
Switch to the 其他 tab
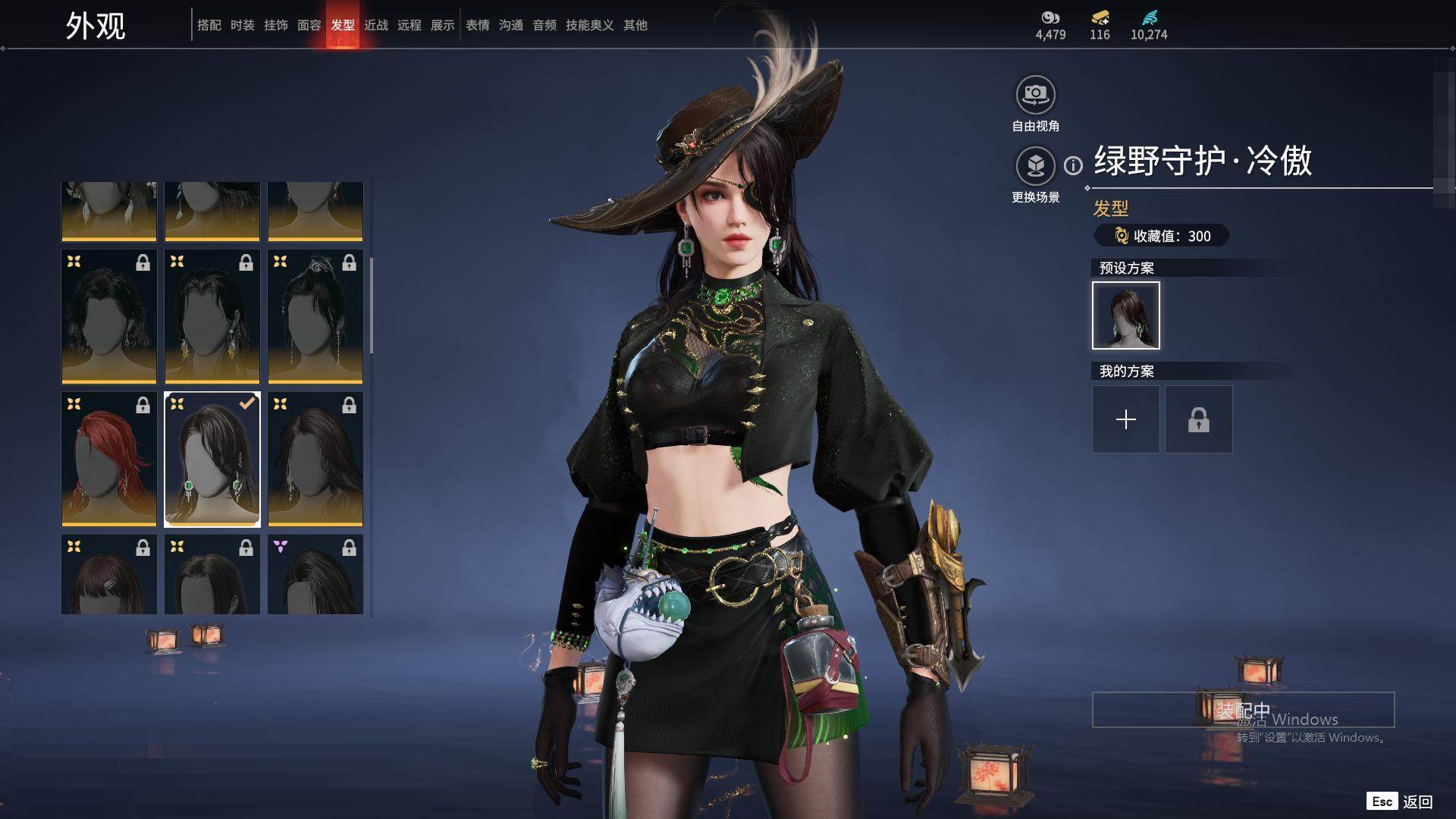point(635,25)
